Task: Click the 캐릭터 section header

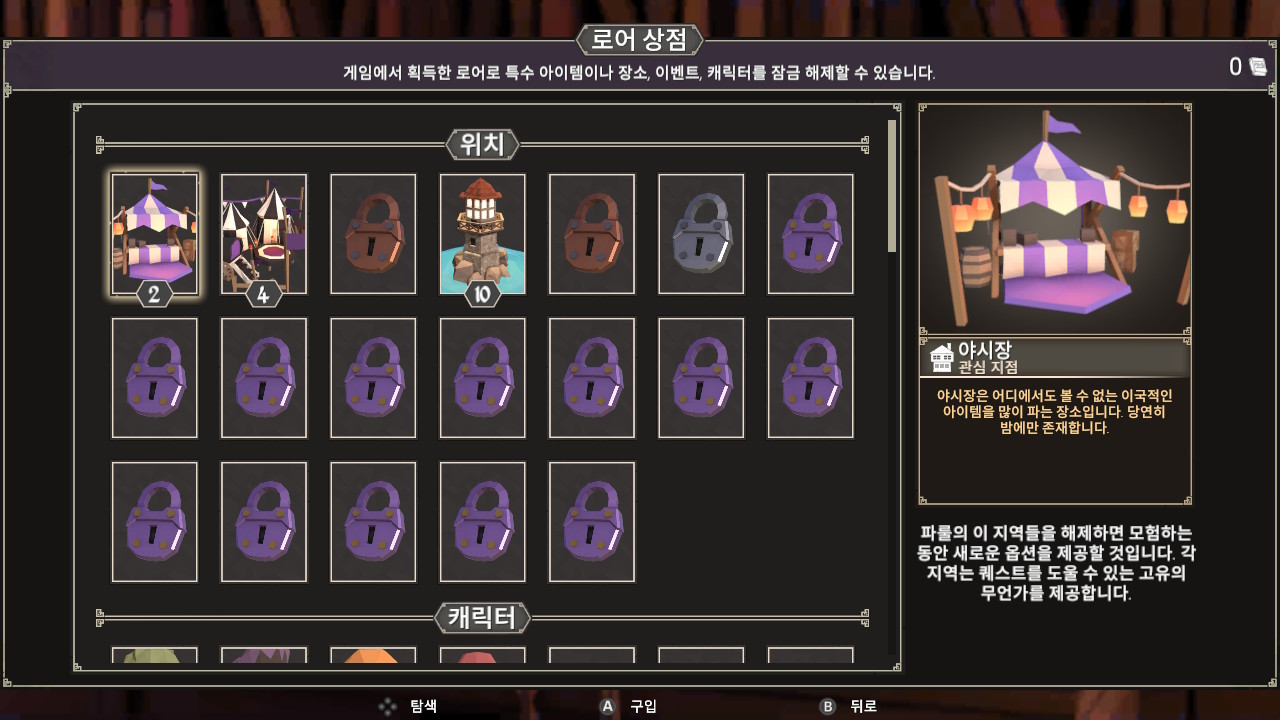Action: (482, 618)
